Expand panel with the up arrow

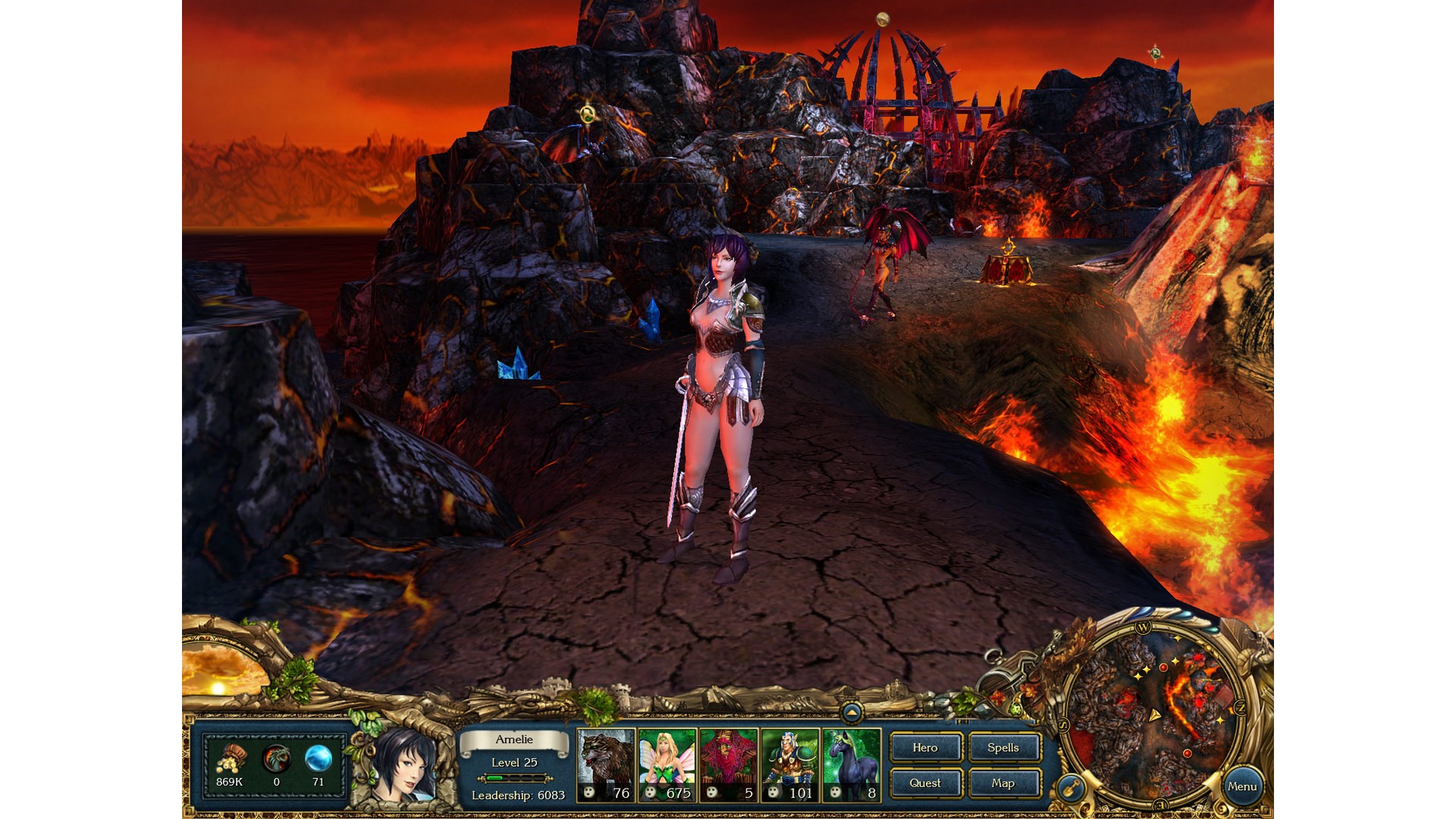coord(852,712)
